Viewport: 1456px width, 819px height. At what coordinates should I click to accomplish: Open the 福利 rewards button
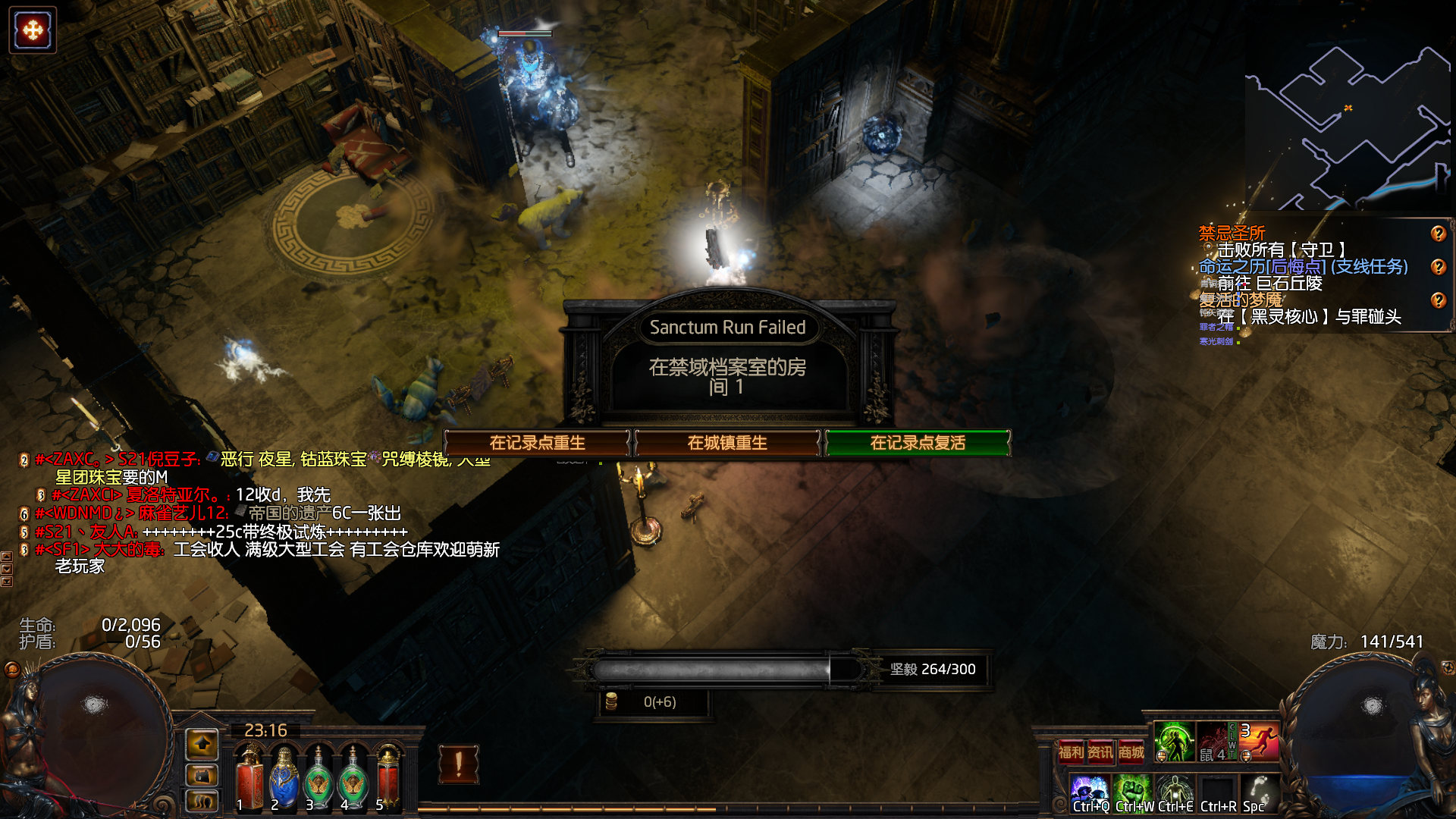pyautogui.click(x=1071, y=752)
